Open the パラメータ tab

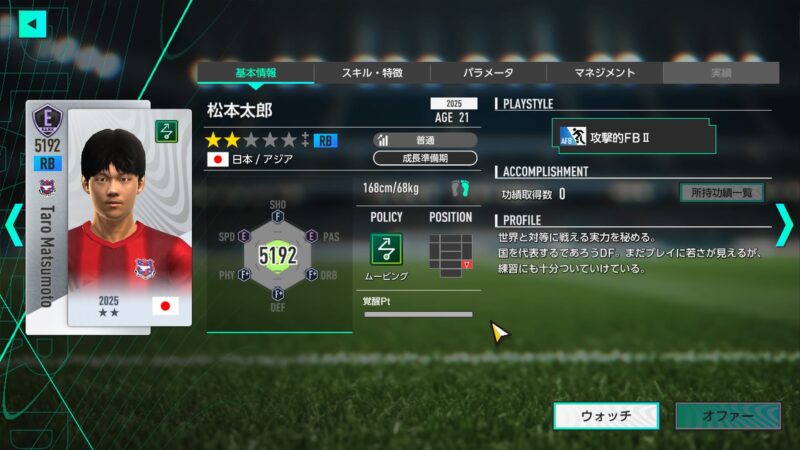[x=488, y=73]
